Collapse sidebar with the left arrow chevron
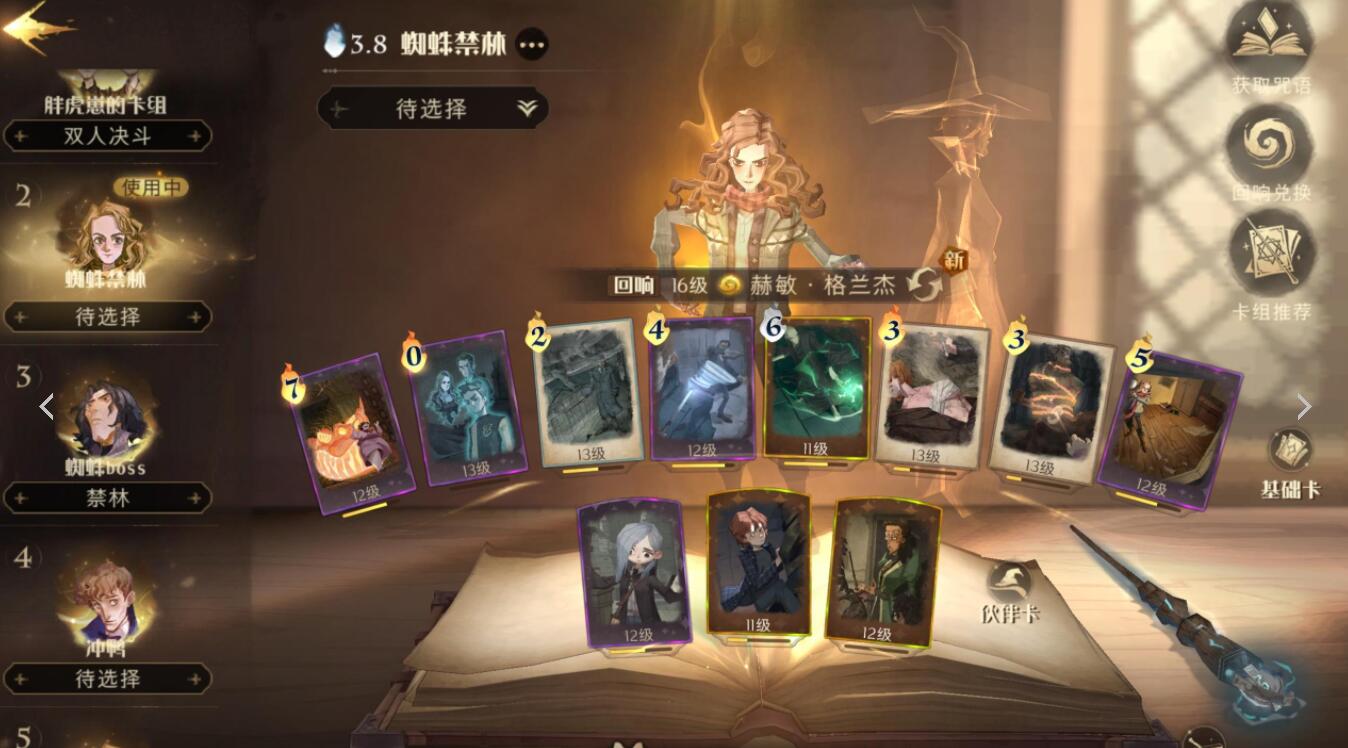The image size is (1348, 748). [46, 406]
